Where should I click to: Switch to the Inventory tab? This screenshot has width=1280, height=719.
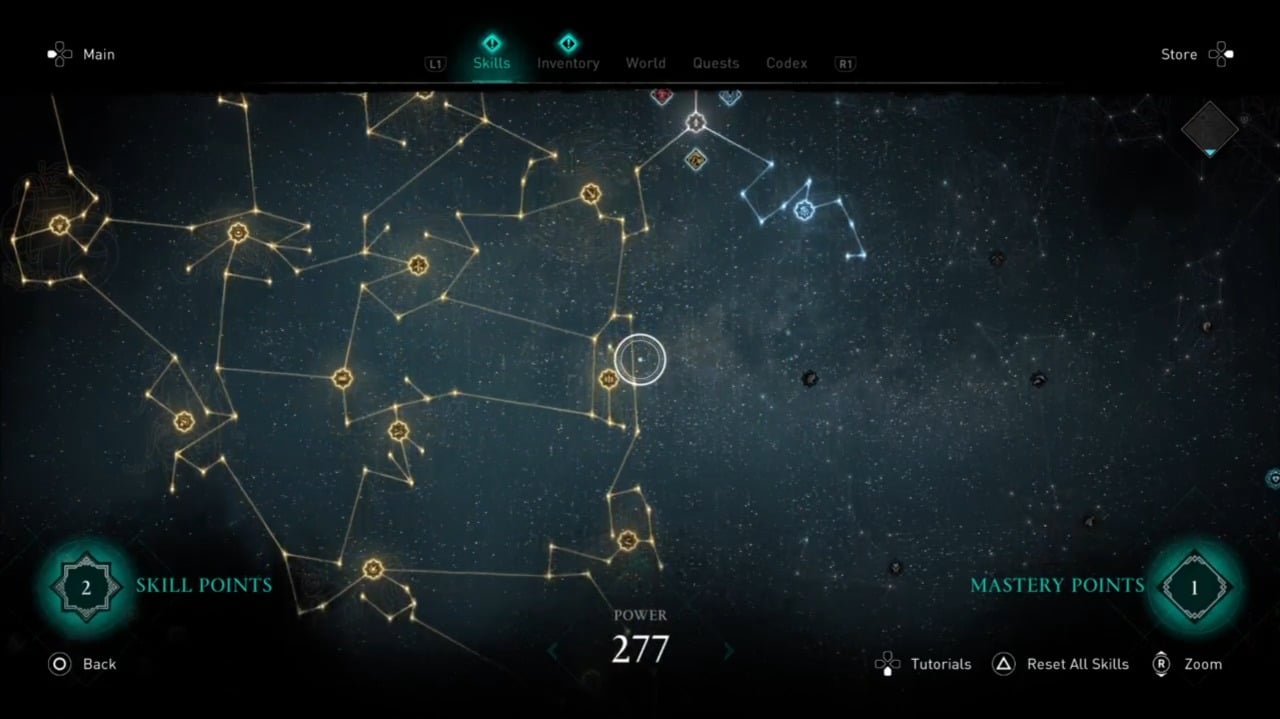pos(568,63)
